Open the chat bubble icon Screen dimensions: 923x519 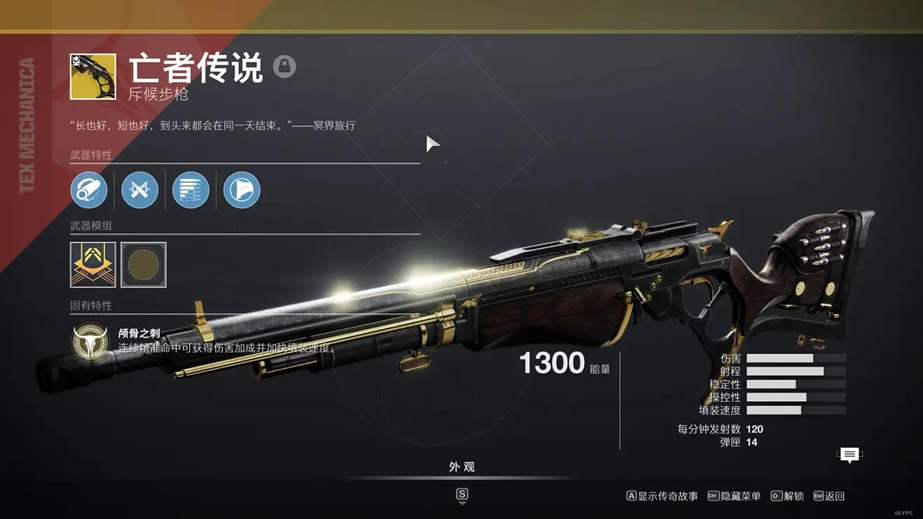(x=849, y=455)
